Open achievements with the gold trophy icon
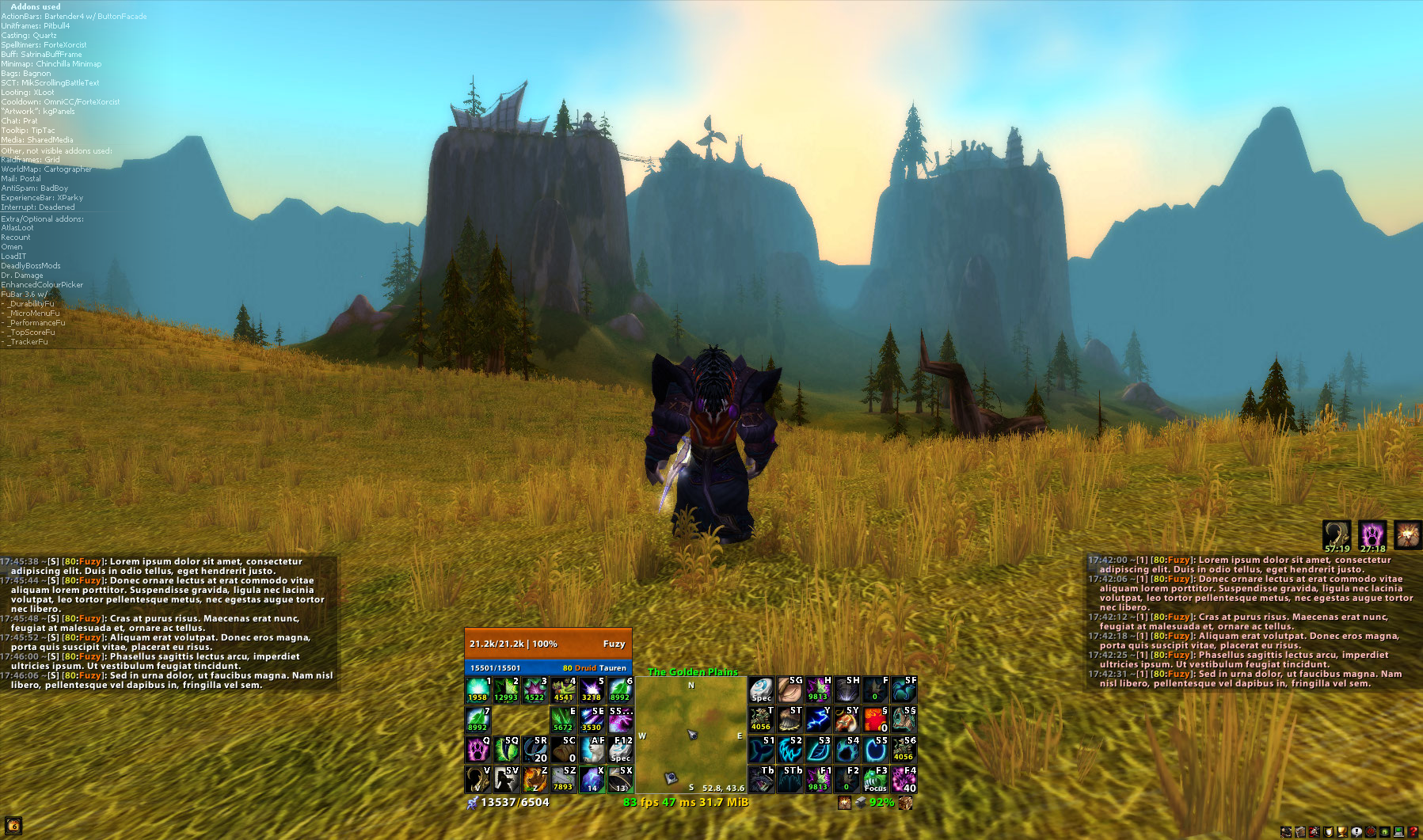 pos(1342,832)
